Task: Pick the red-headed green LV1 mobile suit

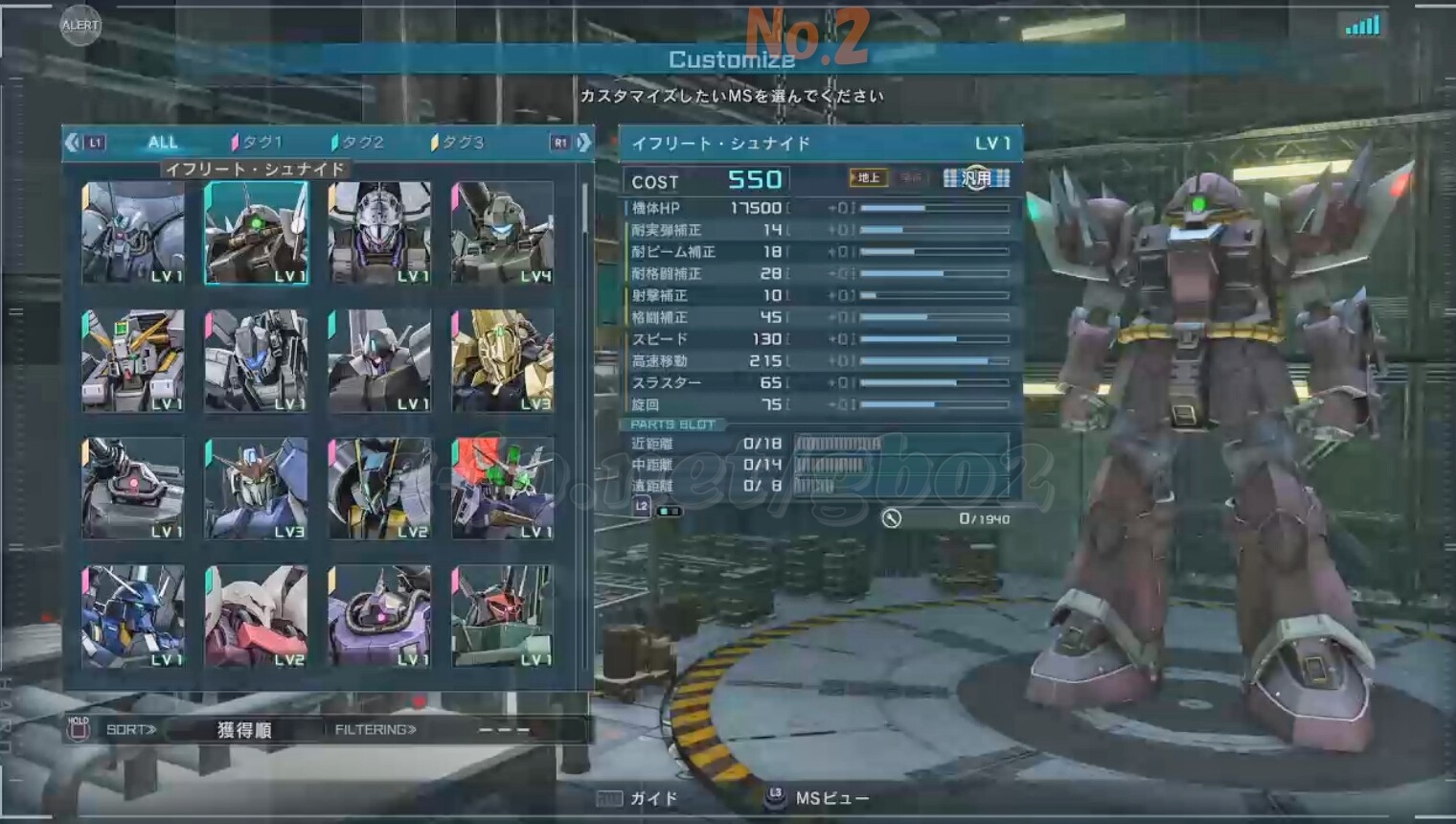Action: [x=502, y=616]
